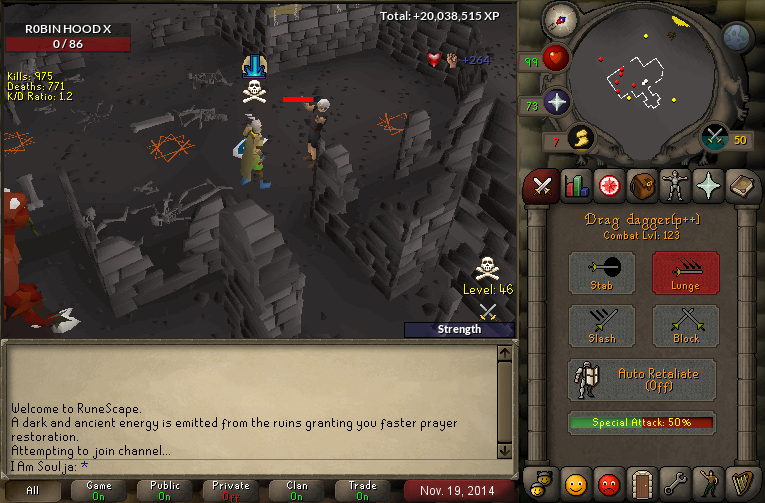765x503 pixels.
Task: Switch chat filter to Public
Action: pos(165,490)
